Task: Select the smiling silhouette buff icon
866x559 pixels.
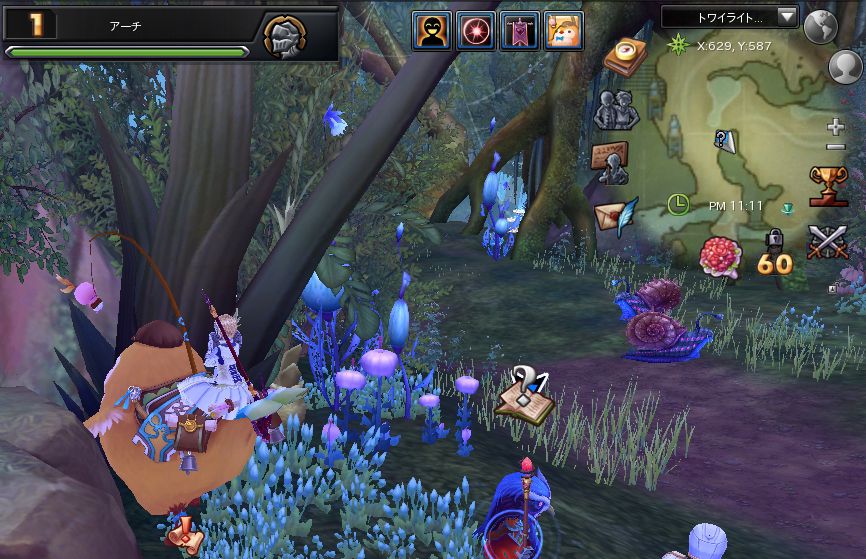Action: coord(432,31)
